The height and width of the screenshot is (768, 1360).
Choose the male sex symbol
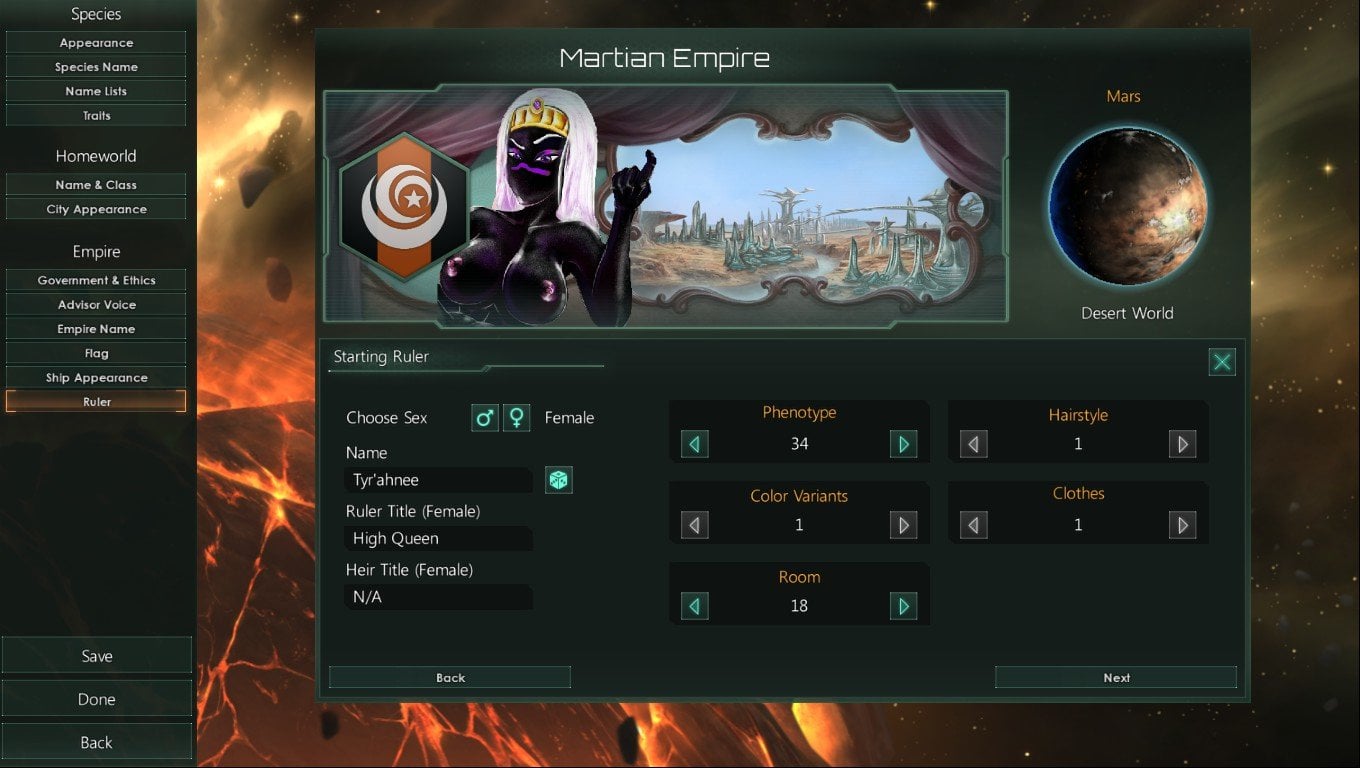pyautogui.click(x=485, y=418)
